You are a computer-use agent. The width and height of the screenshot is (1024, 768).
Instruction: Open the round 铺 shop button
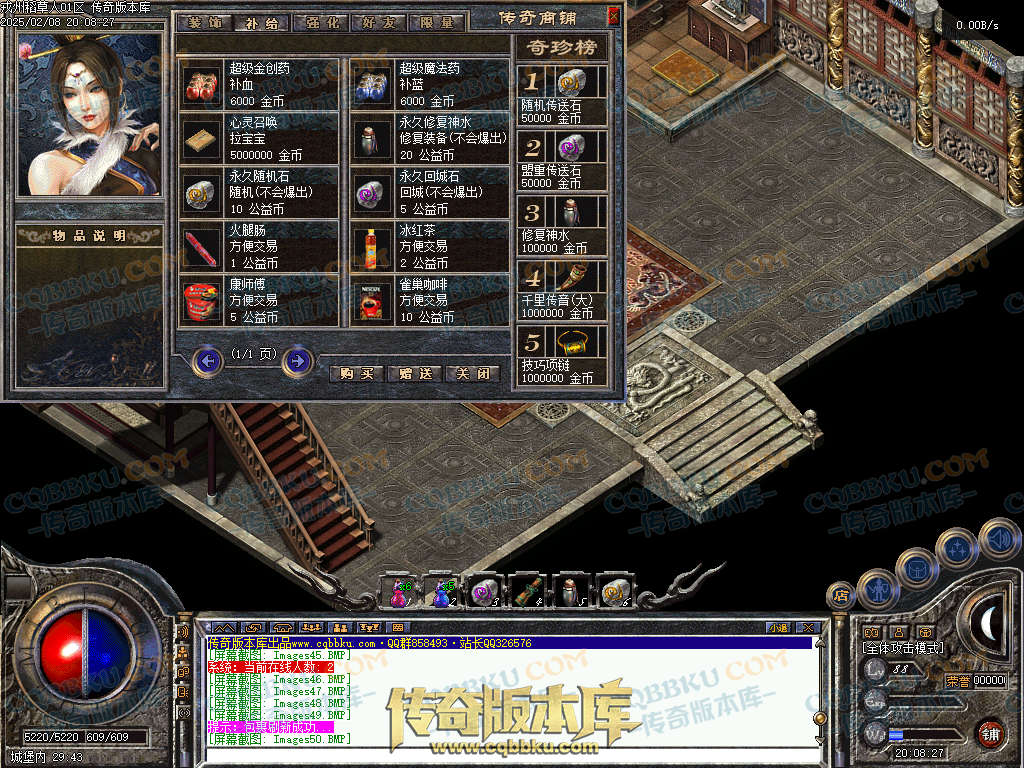coord(990,733)
